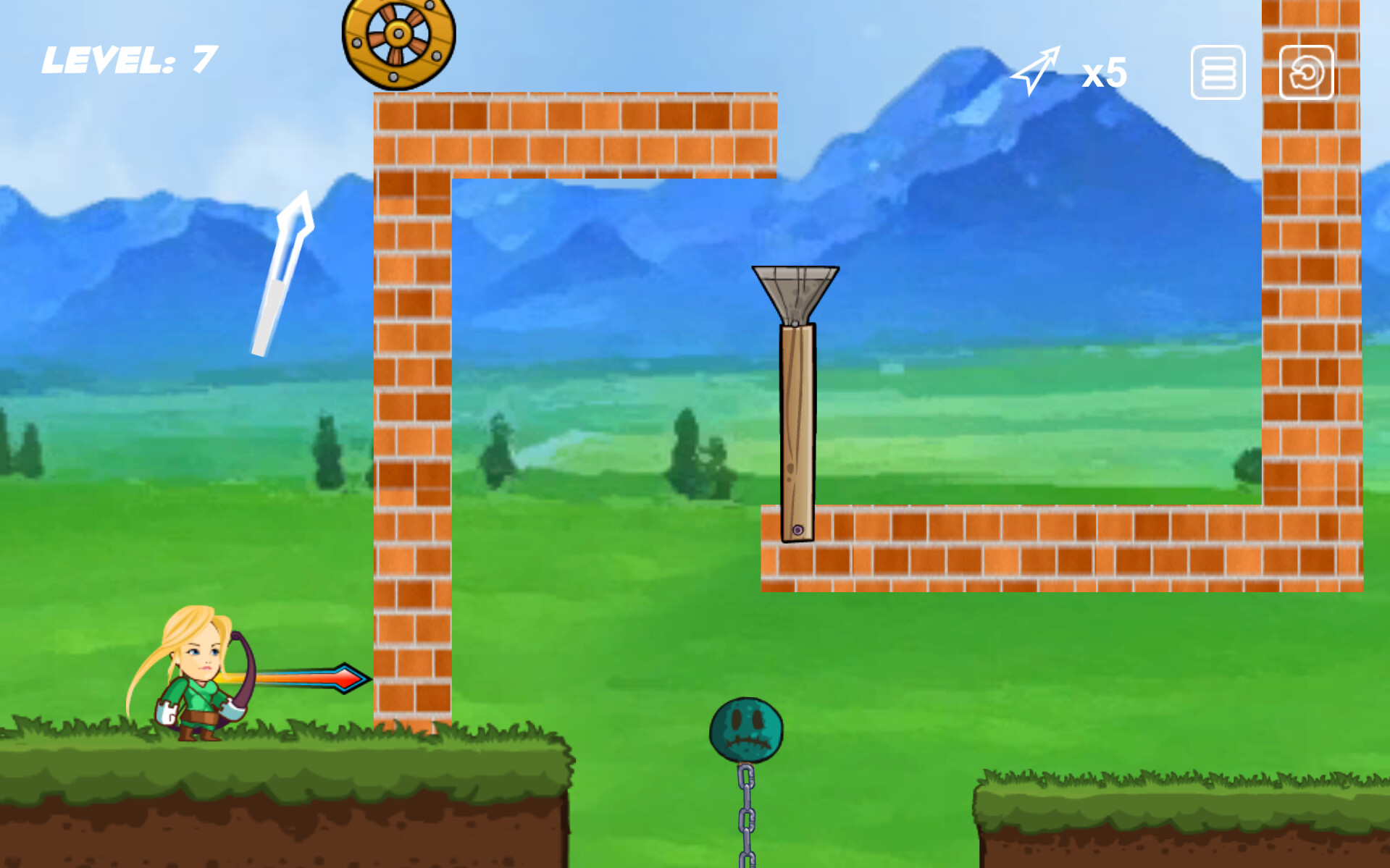Click the LEVEL: 7 label
1390x868 pixels.
click(x=127, y=59)
